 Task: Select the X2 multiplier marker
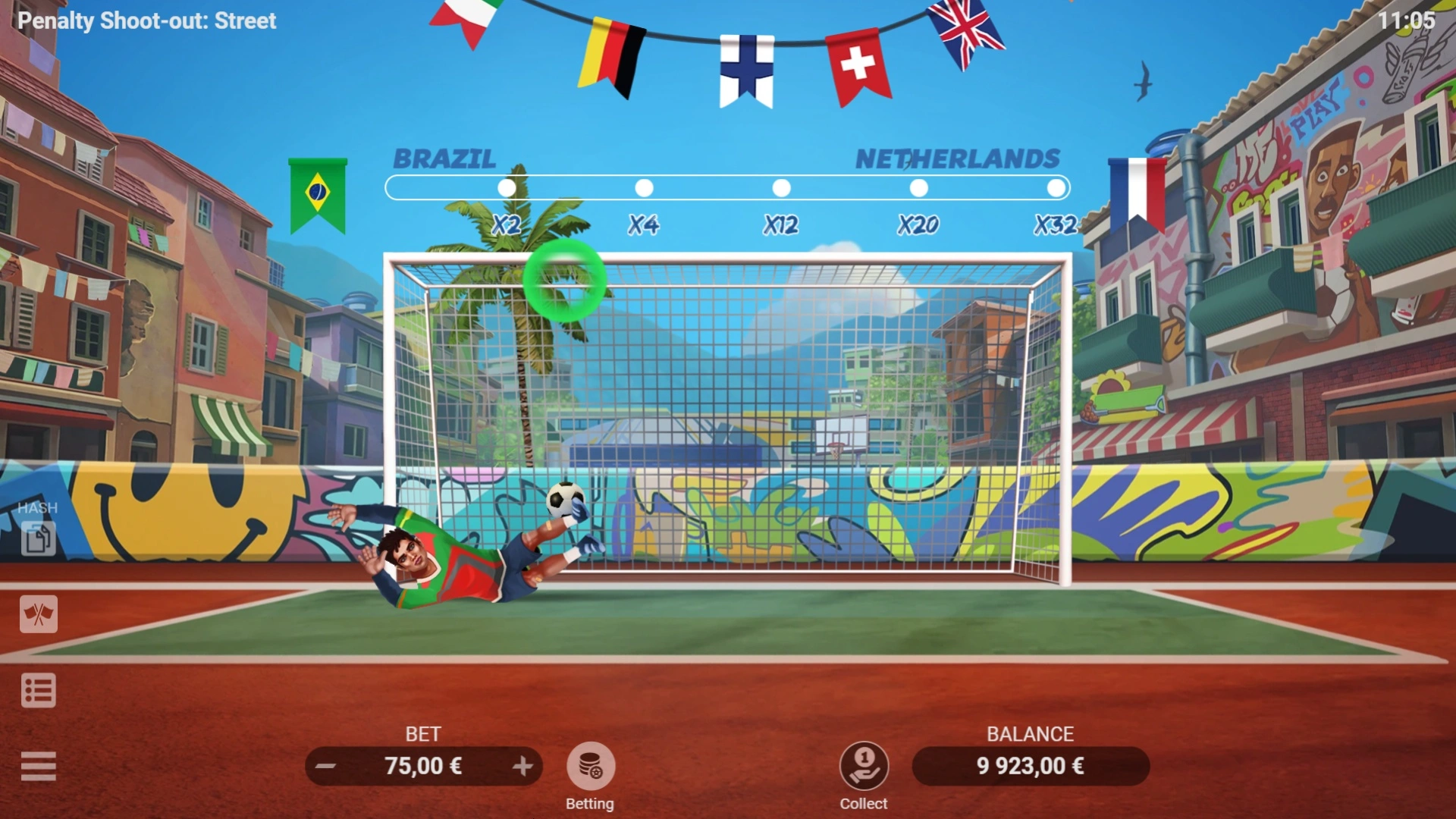(504, 186)
